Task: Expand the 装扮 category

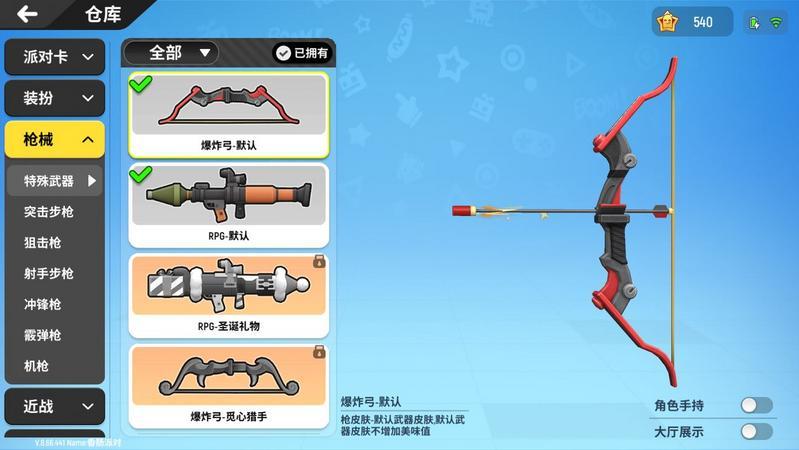Action: pos(55,98)
